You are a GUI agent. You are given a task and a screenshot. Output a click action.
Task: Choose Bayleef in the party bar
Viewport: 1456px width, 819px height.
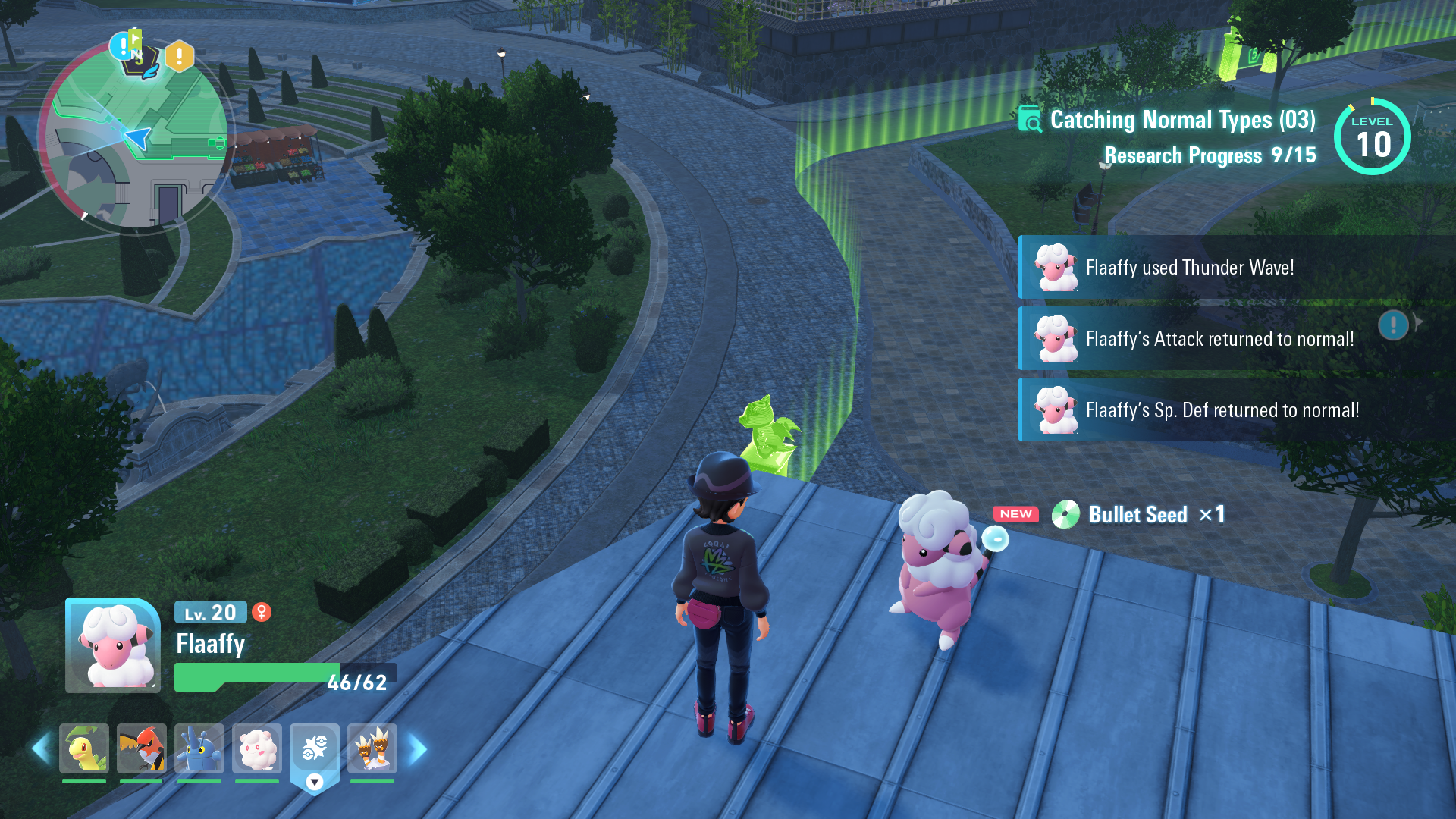click(84, 748)
